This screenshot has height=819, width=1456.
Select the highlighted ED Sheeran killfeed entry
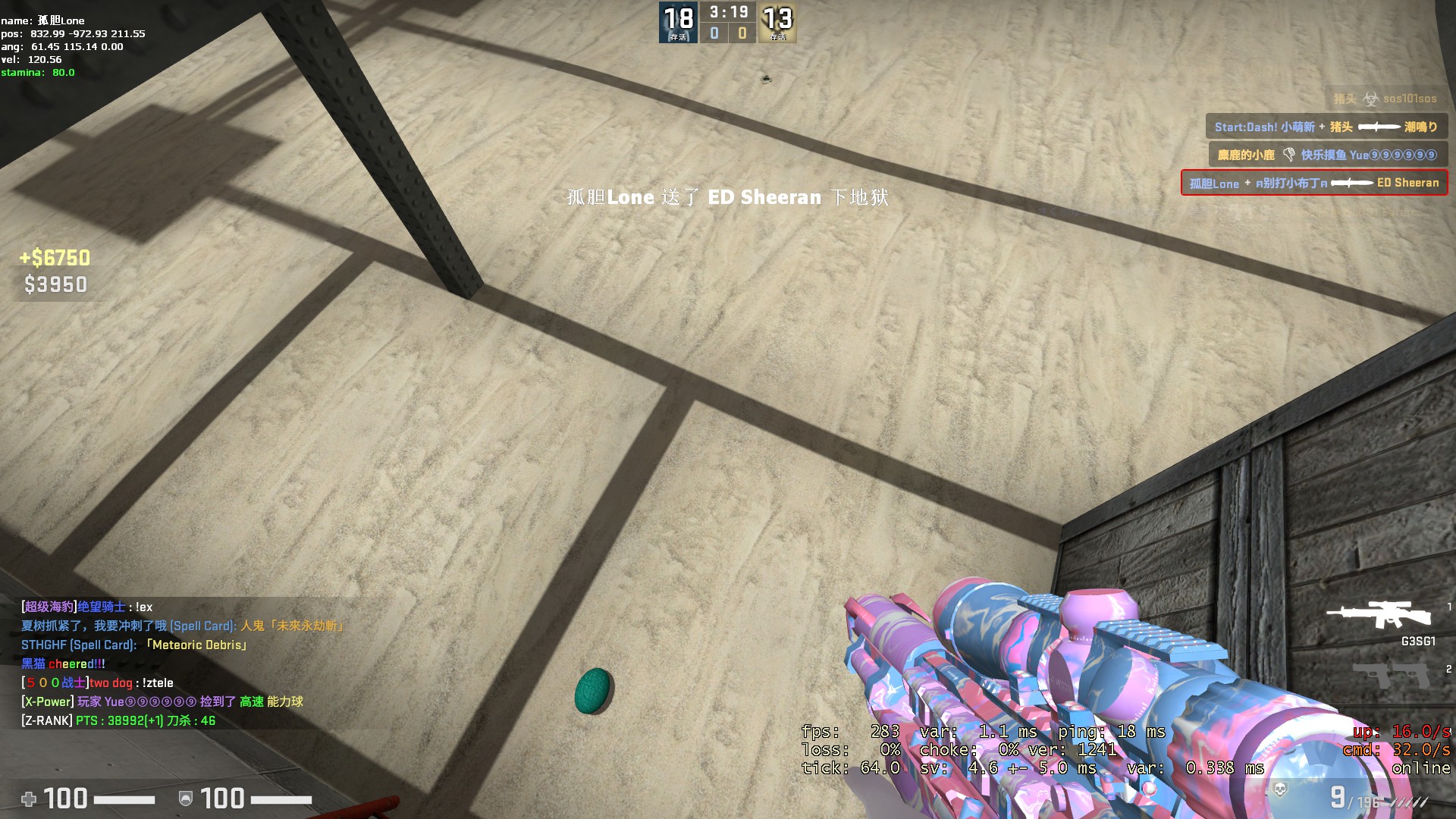[x=1316, y=183]
